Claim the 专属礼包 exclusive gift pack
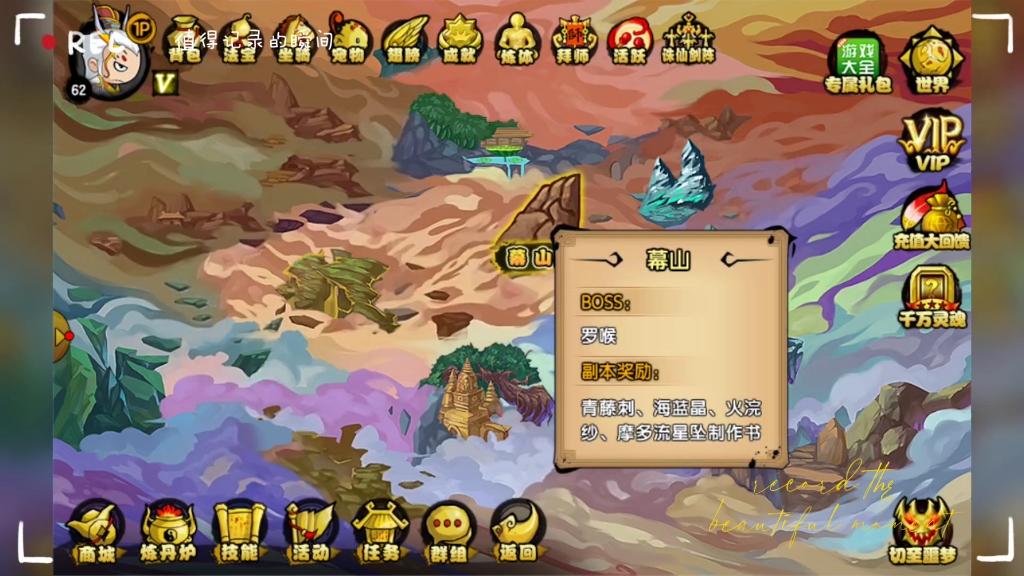 (857, 62)
